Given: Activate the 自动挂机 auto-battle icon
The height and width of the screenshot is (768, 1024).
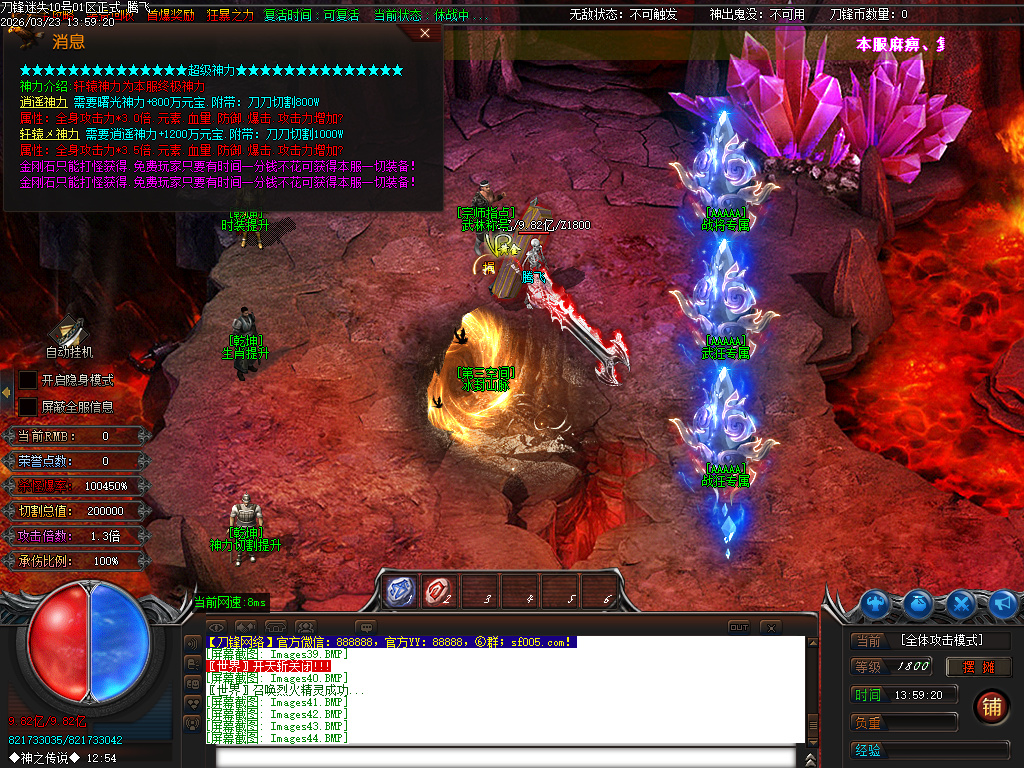Looking at the screenshot, I should 69,333.
